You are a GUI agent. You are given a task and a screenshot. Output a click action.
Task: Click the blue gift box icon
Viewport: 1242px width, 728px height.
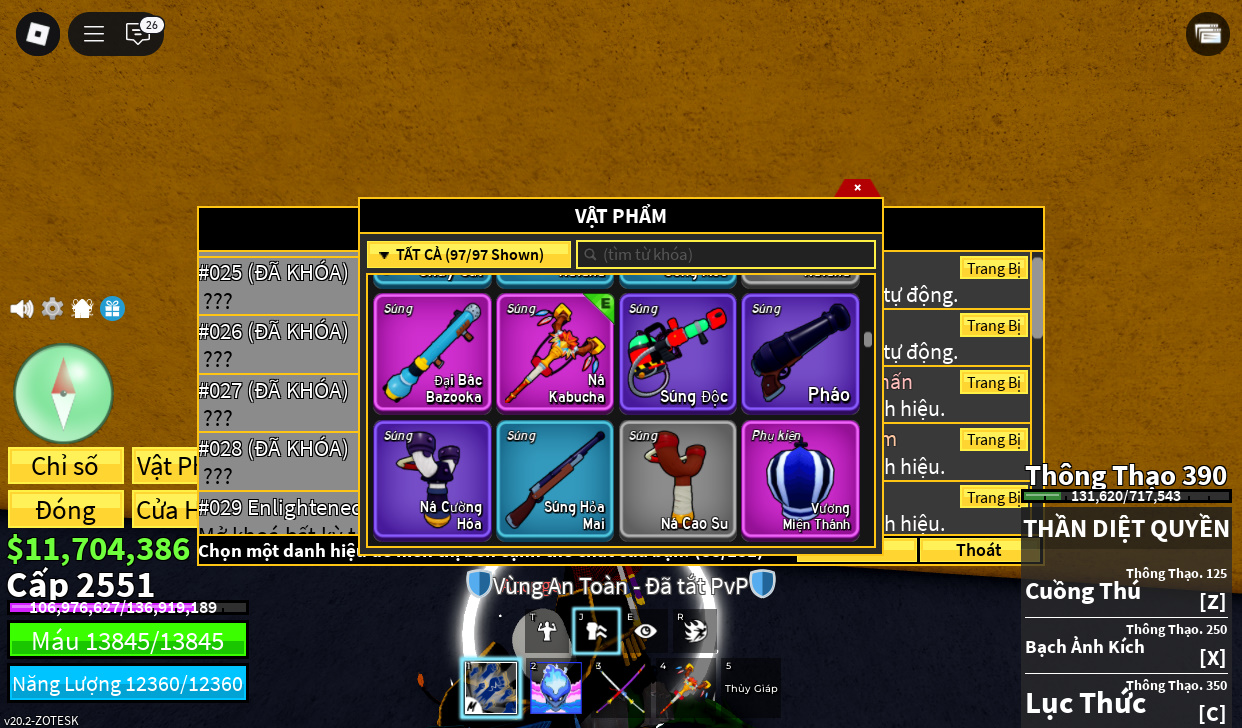coord(112,309)
